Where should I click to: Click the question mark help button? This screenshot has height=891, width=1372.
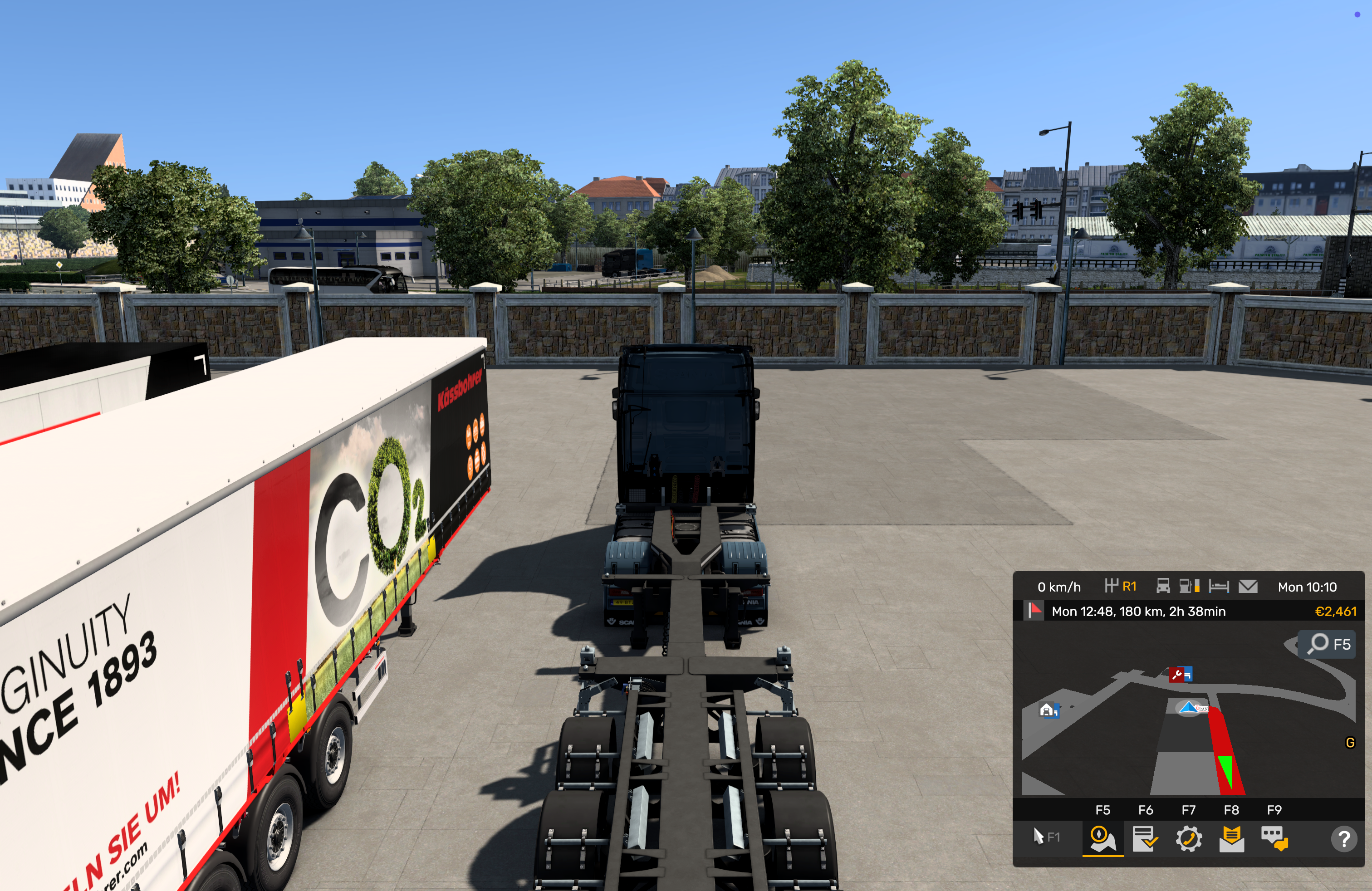point(1344,838)
